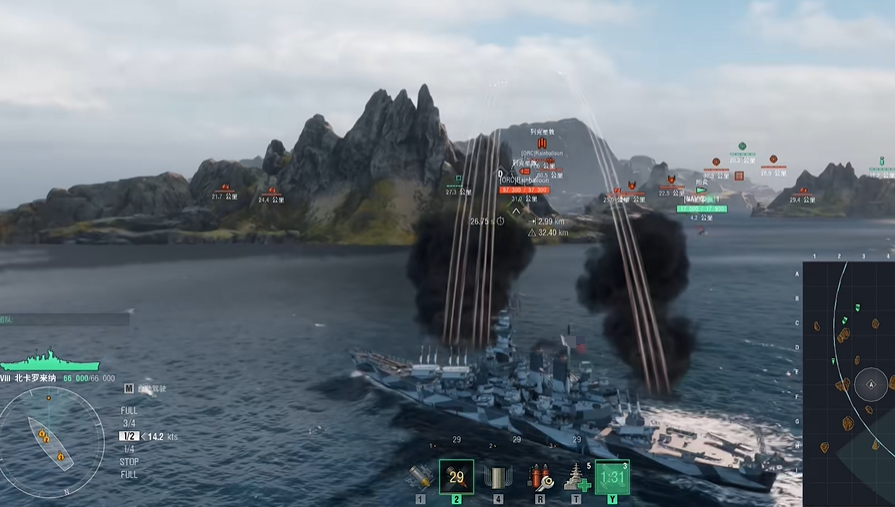
Task: Select STOP on the engine telegraph
Action: click(x=129, y=462)
